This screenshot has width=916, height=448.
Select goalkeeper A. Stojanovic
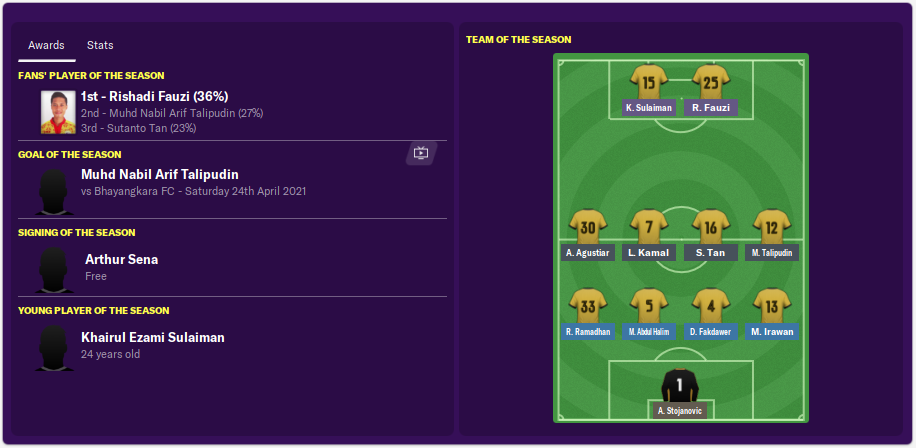(x=680, y=388)
